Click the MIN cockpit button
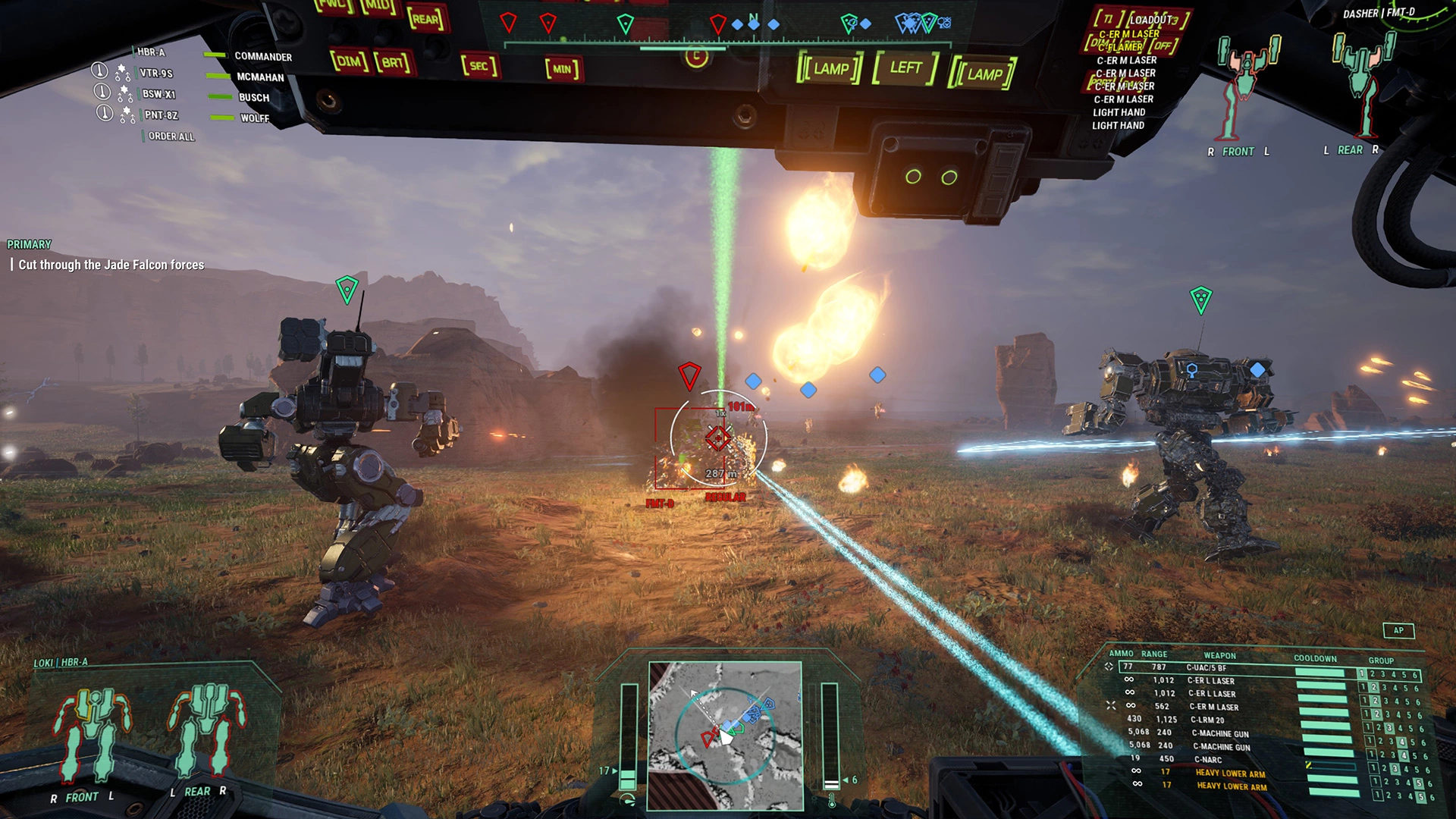This screenshot has height=819, width=1456. pos(562,69)
